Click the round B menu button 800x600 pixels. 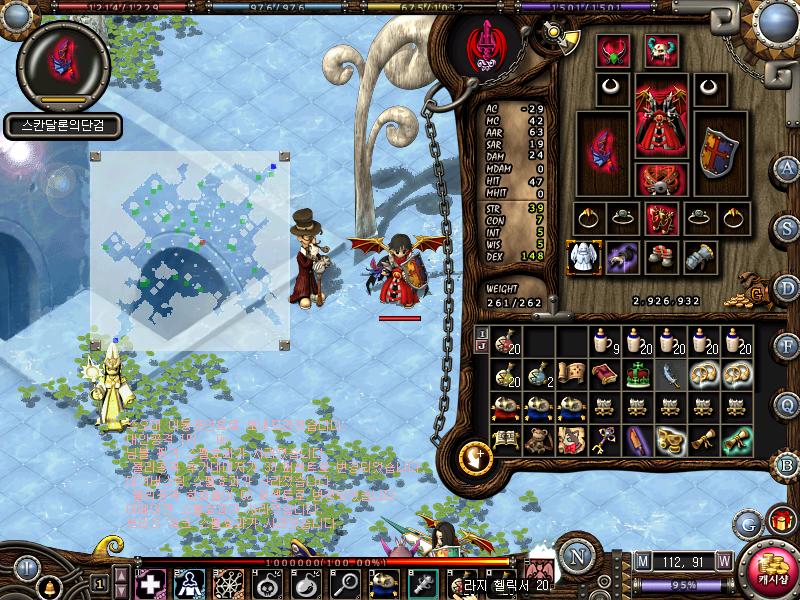pyautogui.click(x=788, y=463)
